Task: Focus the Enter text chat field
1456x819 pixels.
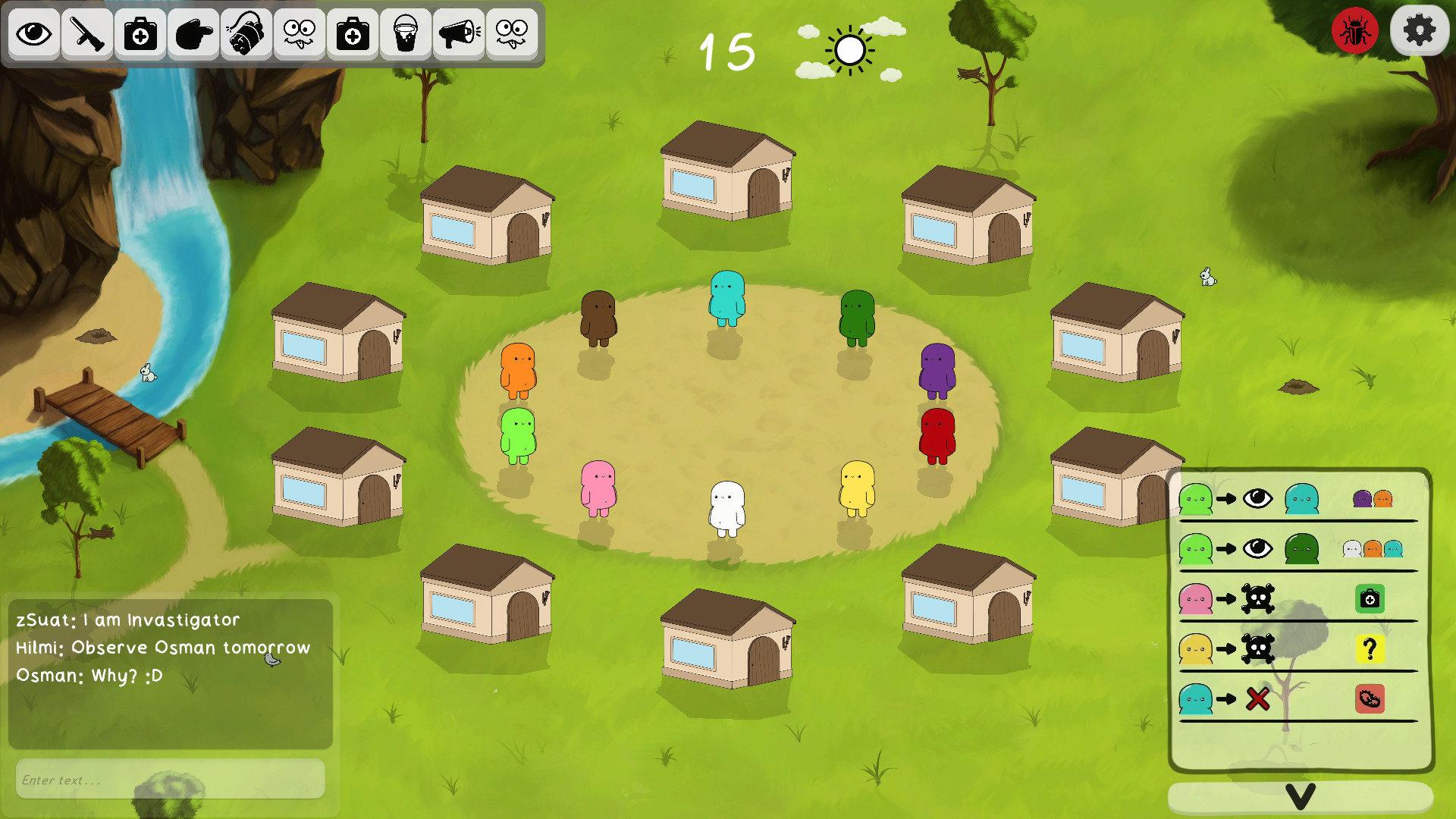Action: tap(171, 780)
